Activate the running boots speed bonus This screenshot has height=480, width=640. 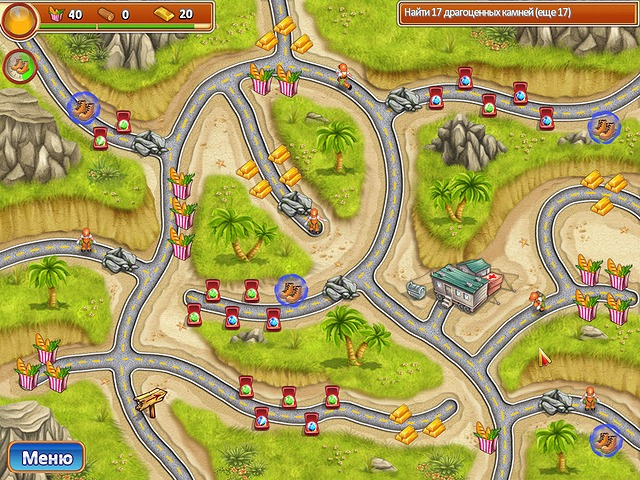[17, 66]
